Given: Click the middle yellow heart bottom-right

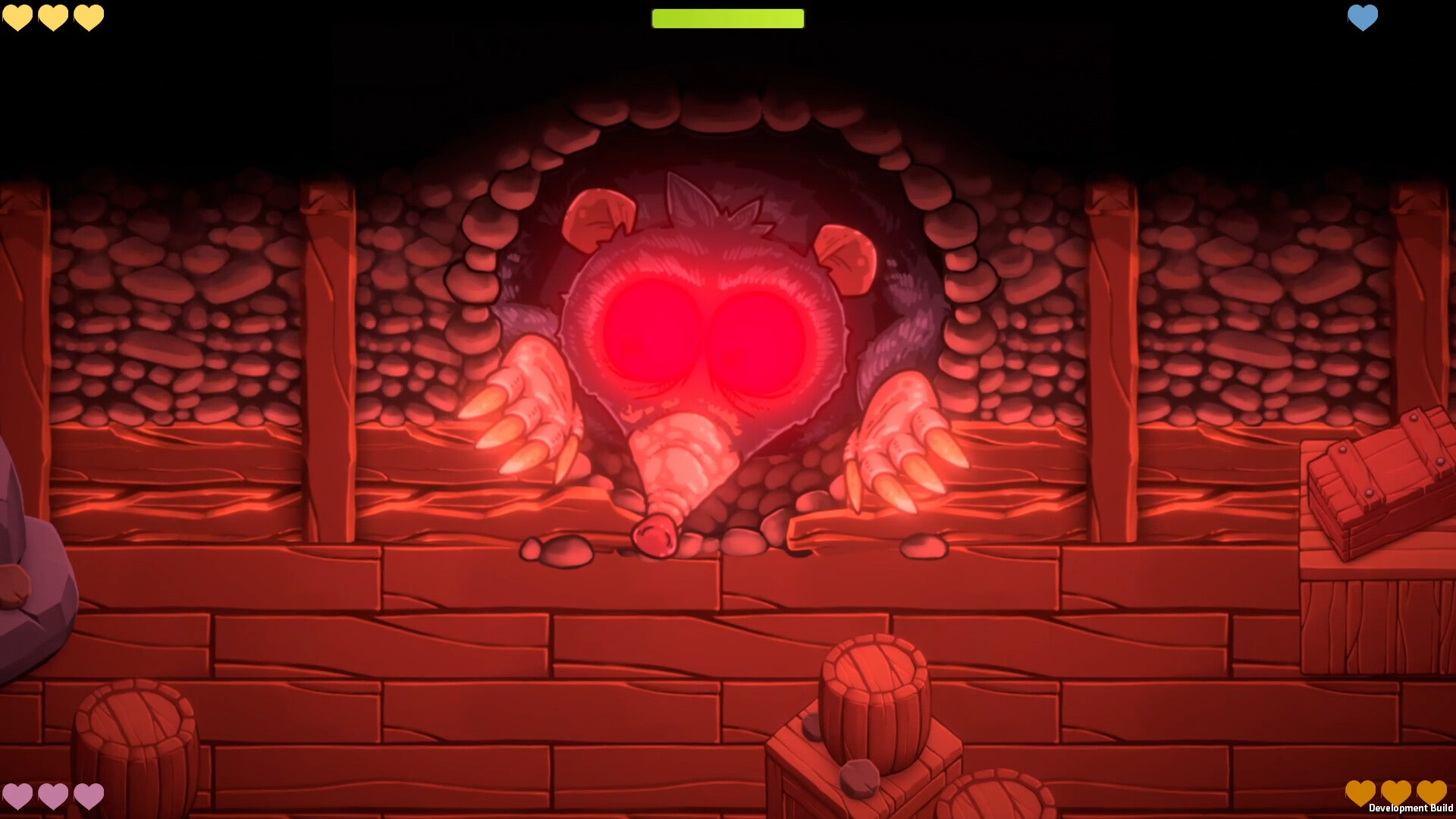Looking at the screenshot, I should [x=1398, y=793].
